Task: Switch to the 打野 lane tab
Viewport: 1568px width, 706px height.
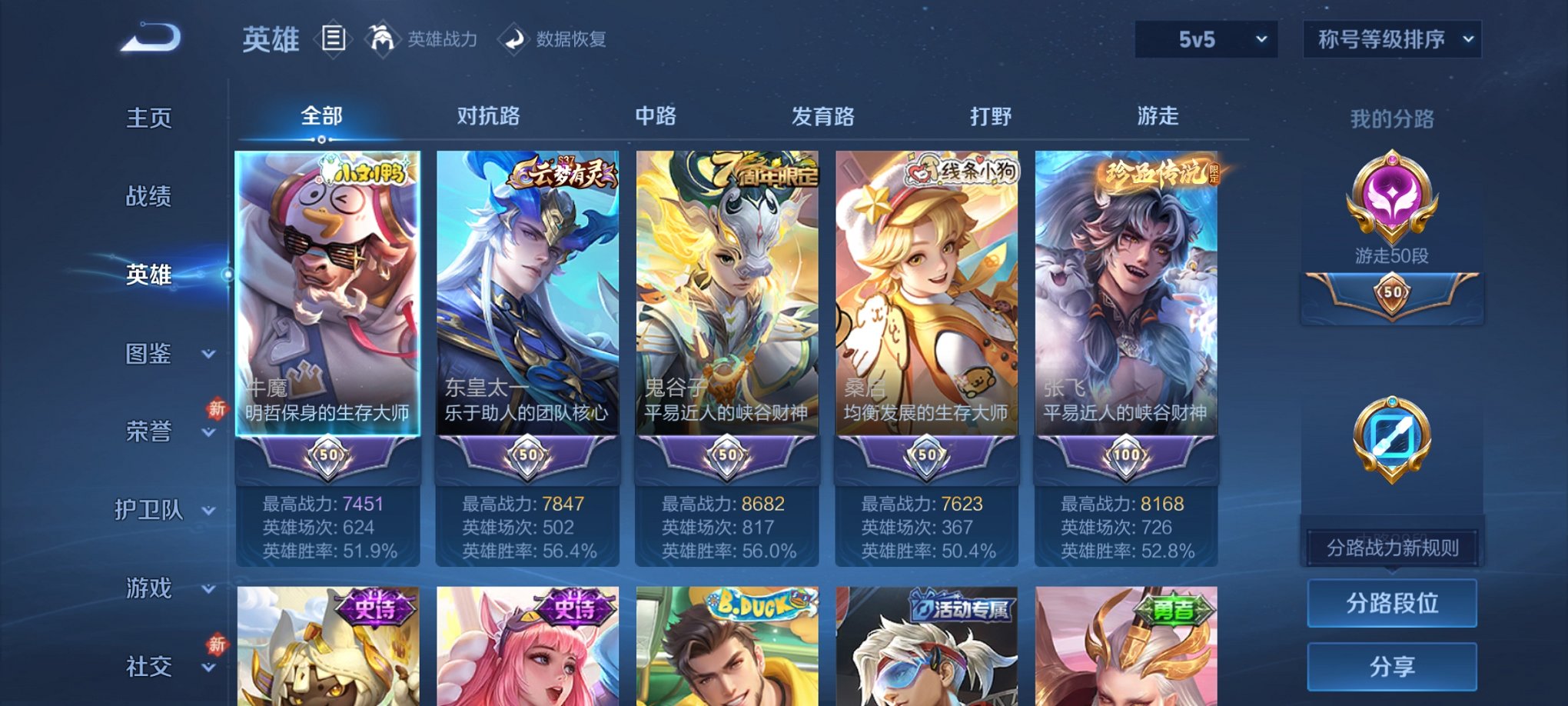Action: [x=990, y=117]
